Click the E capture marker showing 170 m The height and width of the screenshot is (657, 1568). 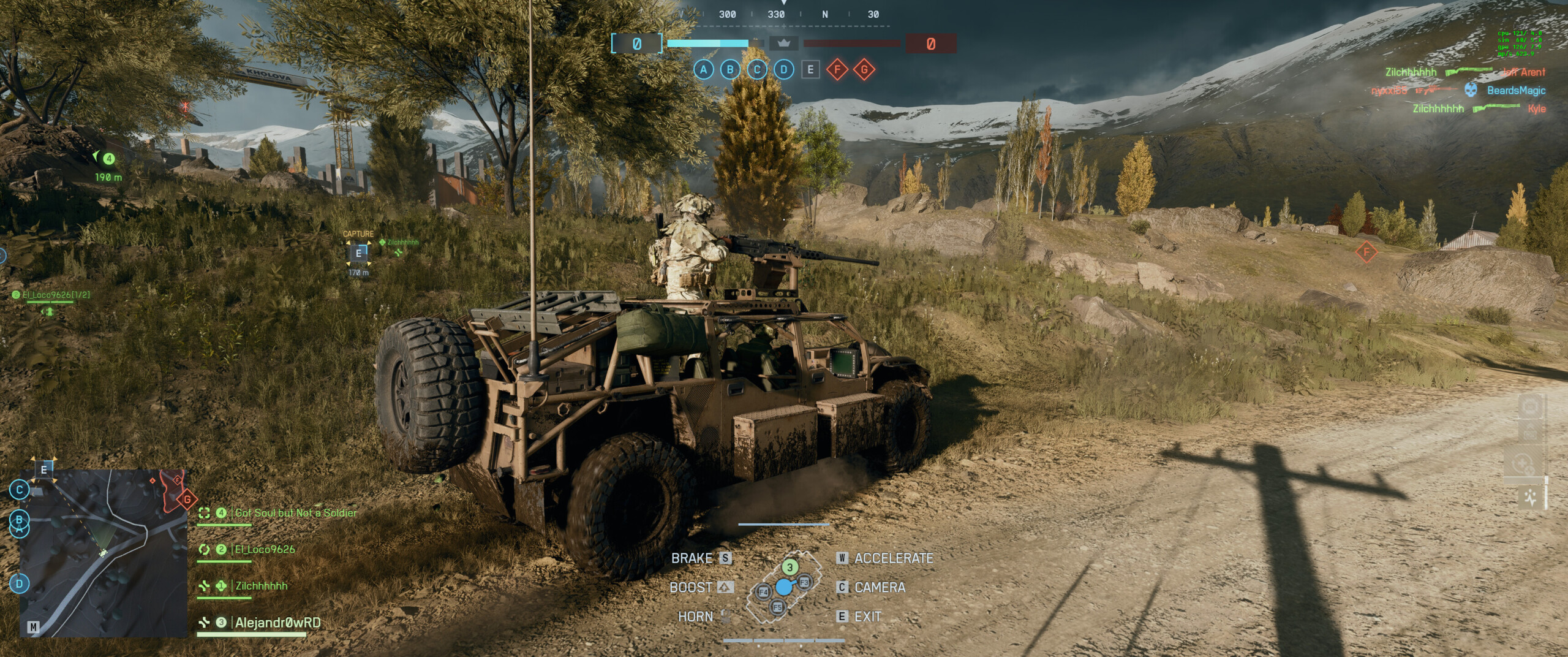point(358,253)
